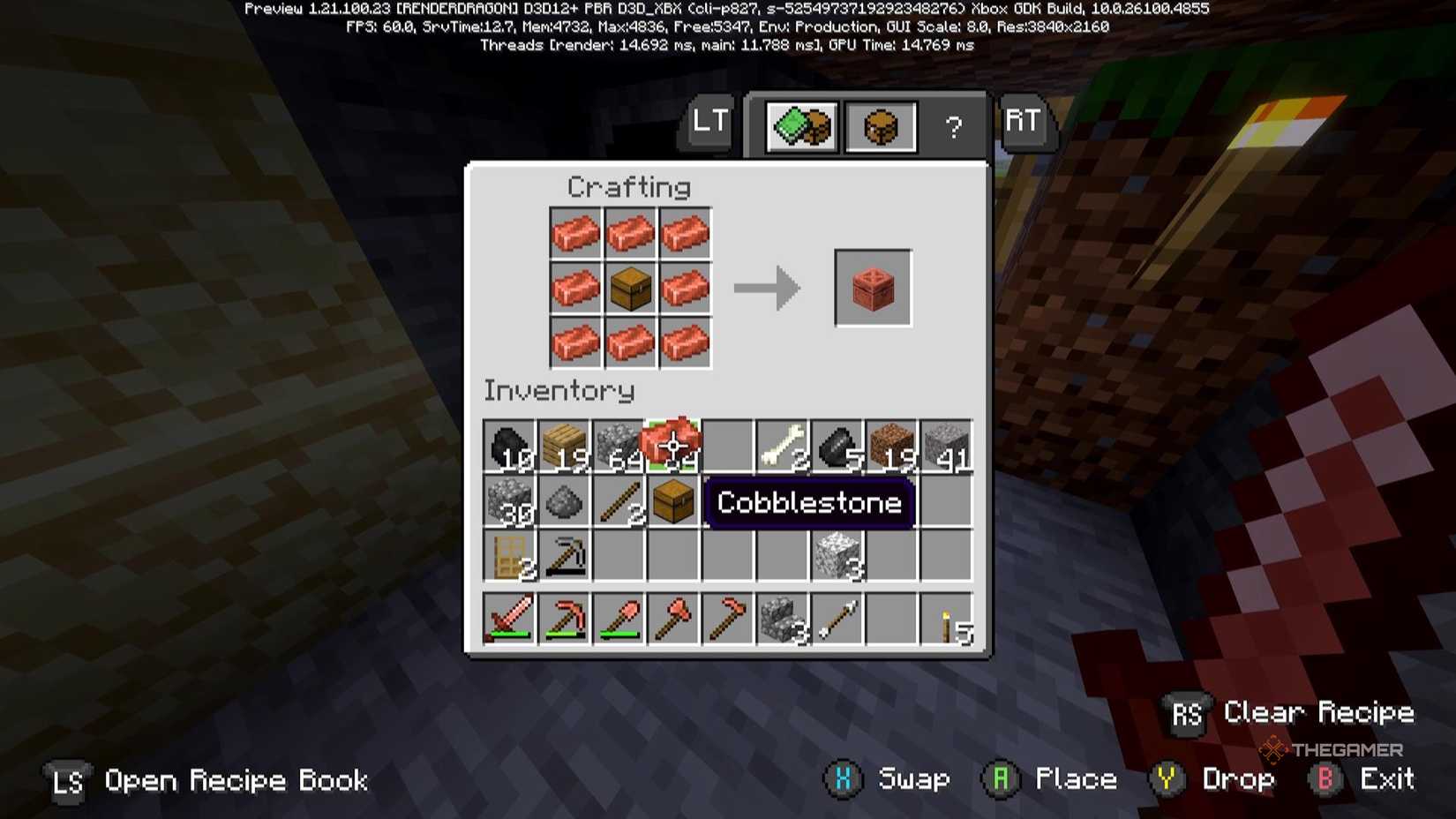Grab the torch stack in the hotbar
The width and height of the screenshot is (1456, 819).
coord(947,618)
